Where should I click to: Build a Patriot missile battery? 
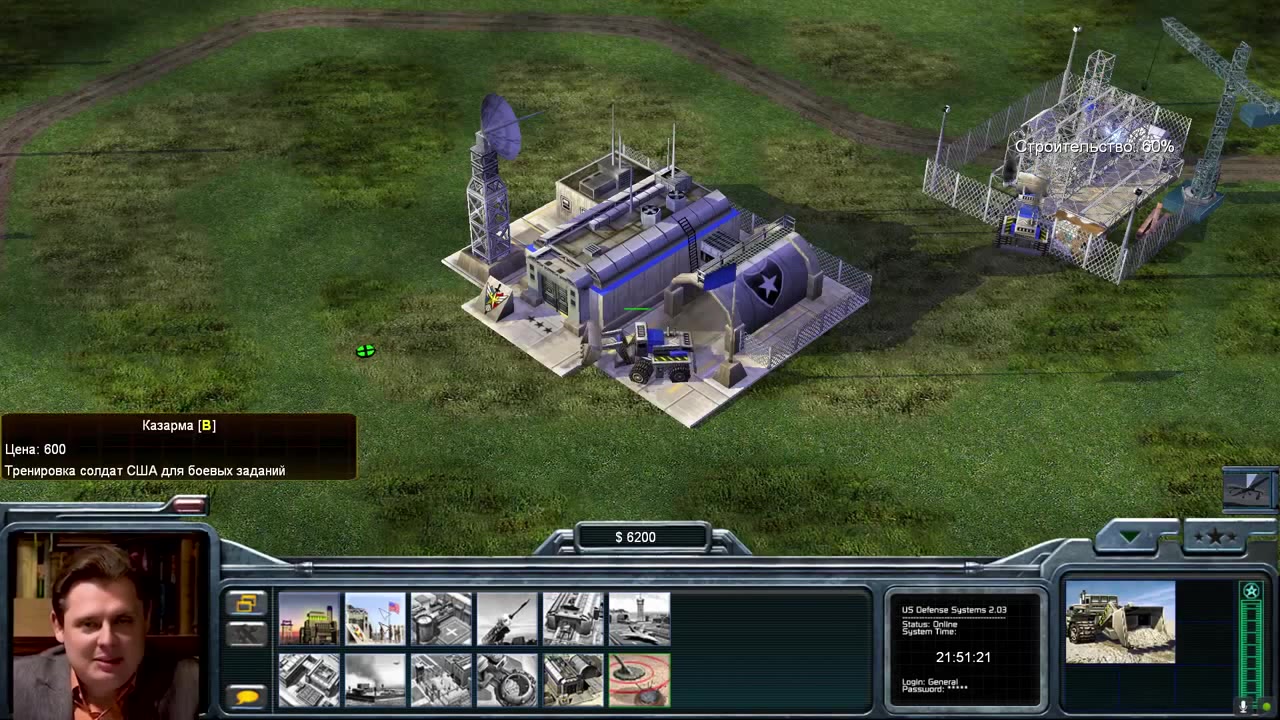click(507, 619)
